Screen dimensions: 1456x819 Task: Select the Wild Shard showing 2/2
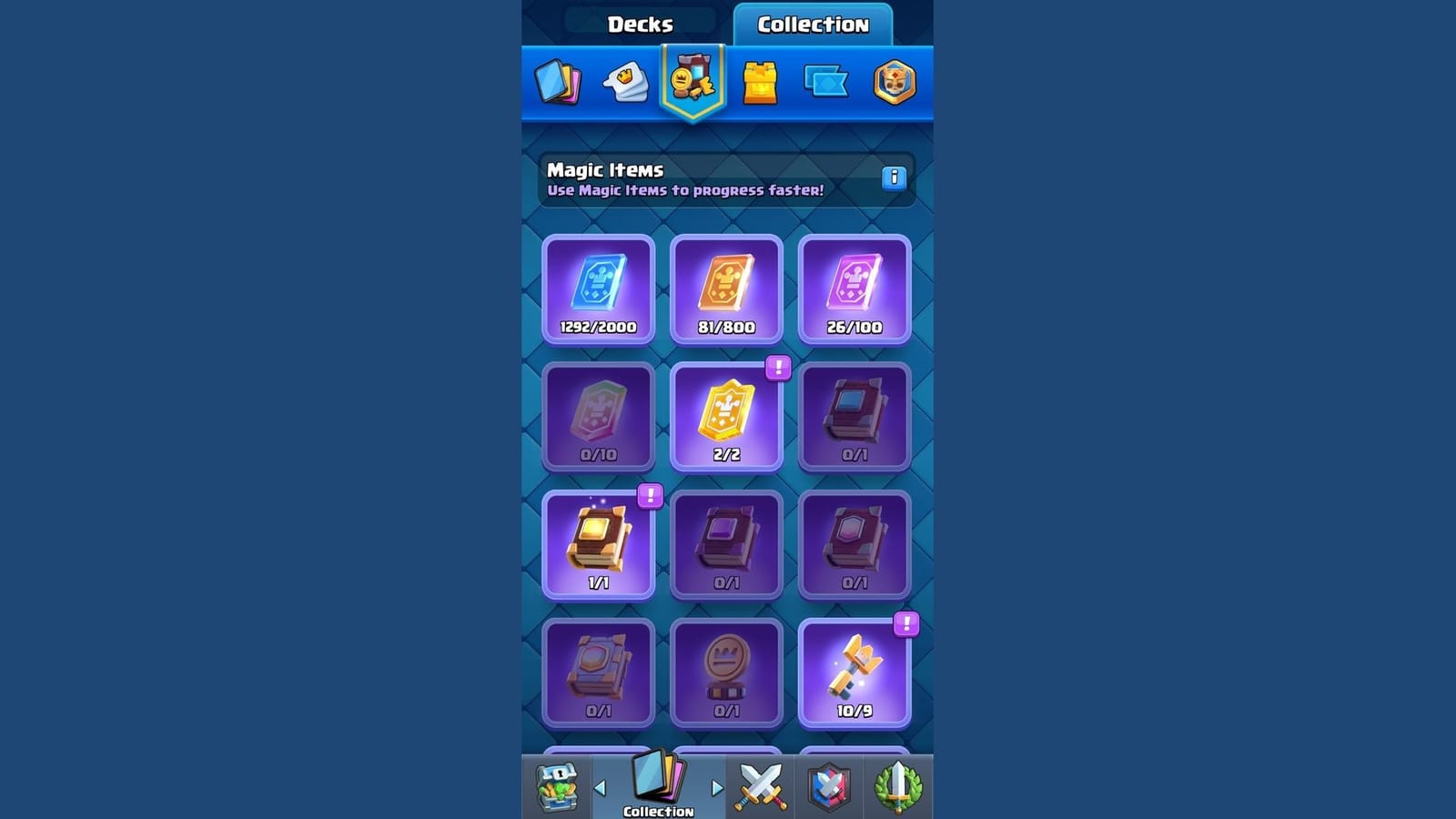(728, 415)
